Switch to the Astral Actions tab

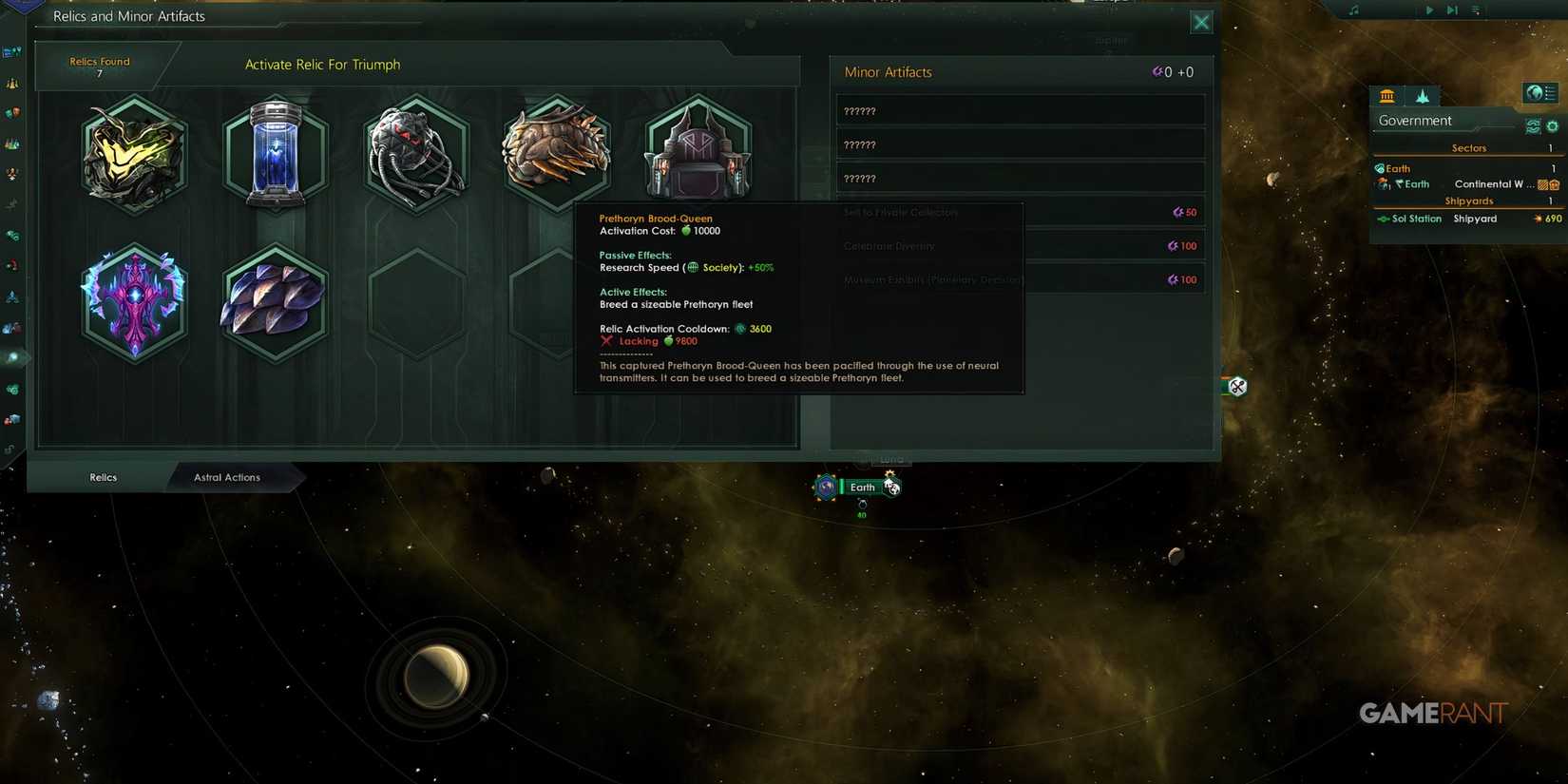[225, 477]
